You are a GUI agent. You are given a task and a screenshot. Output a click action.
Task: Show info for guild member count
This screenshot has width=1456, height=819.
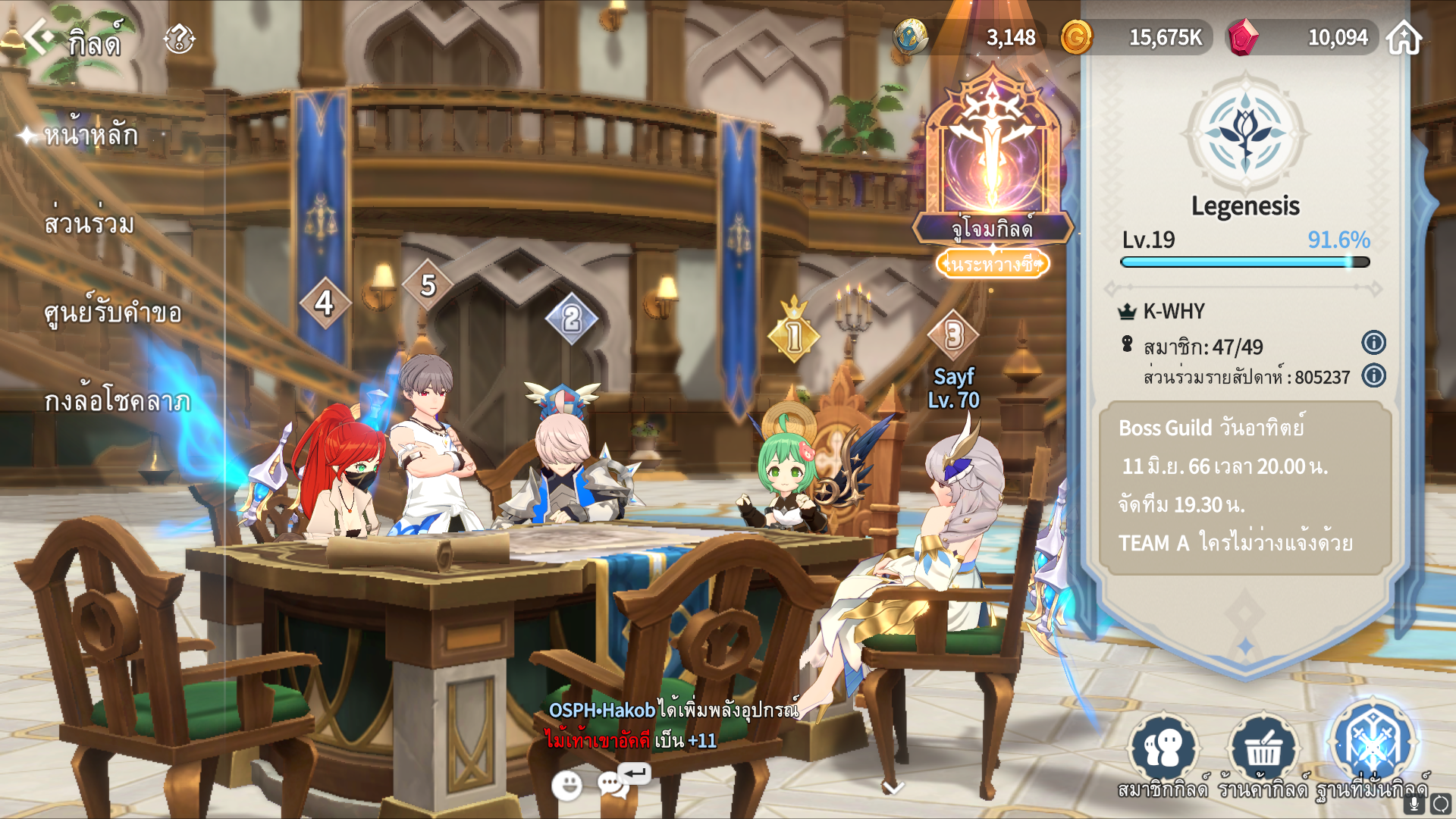(1373, 343)
